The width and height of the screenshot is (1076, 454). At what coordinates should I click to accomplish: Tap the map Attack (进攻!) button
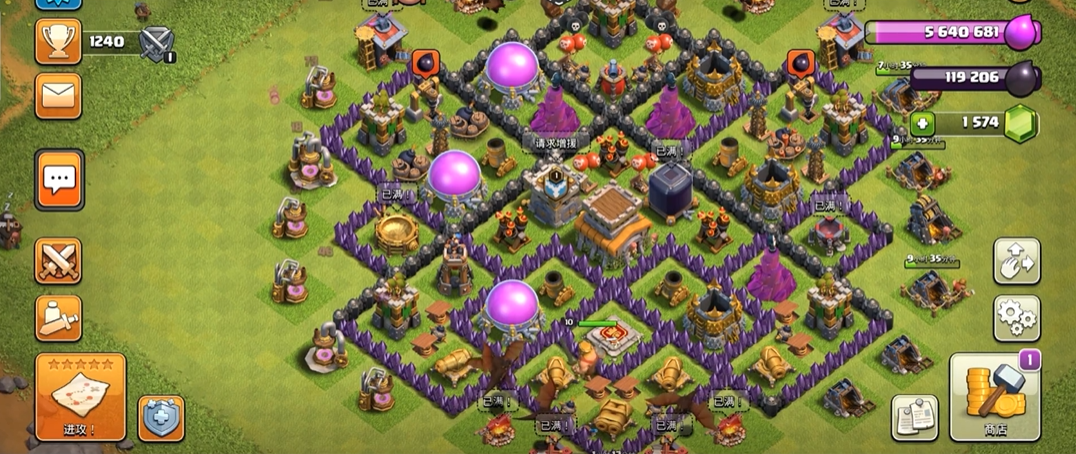coord(80,396)
